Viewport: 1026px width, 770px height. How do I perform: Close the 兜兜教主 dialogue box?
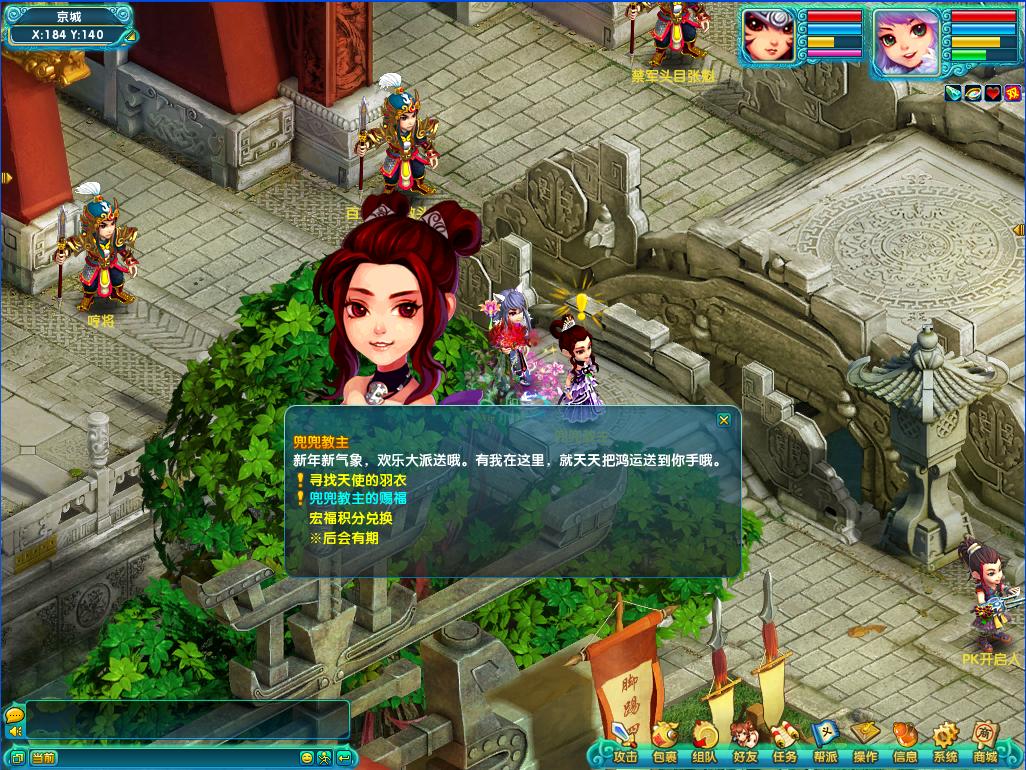point(724,420)
